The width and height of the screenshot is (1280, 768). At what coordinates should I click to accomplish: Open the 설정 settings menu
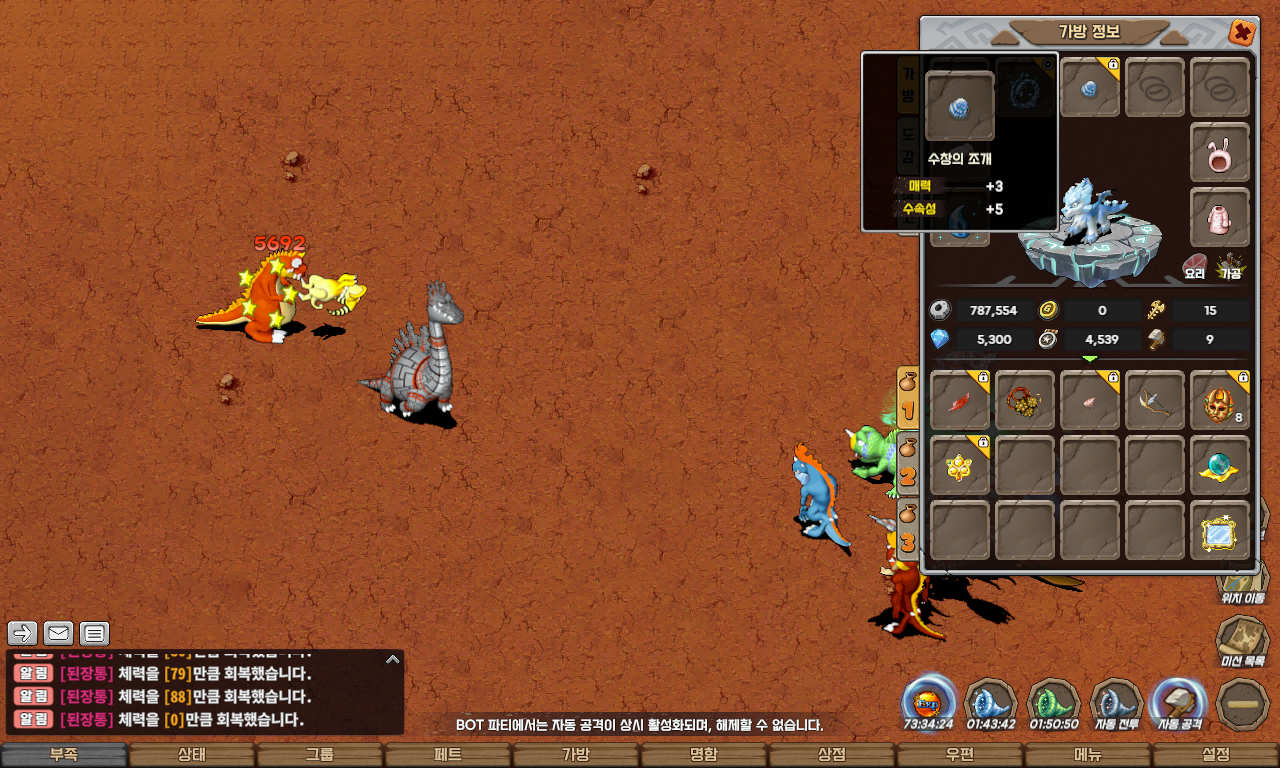pyautogui.click(x=1216, y=755)
